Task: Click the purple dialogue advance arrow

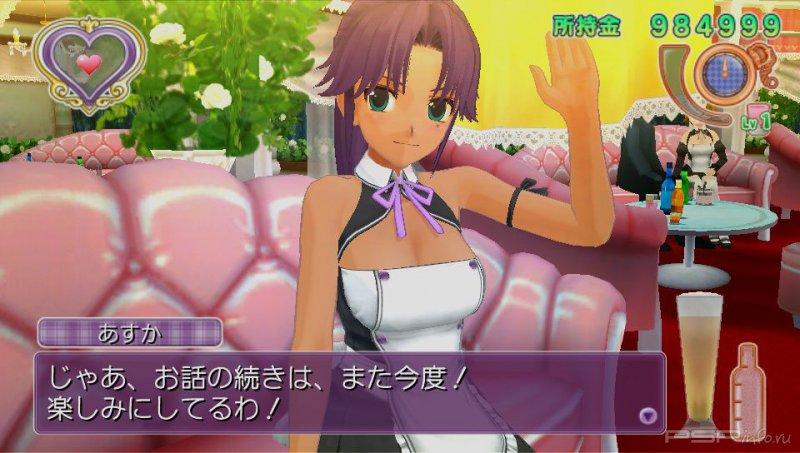Action: pyautogui.click(x=648, y=413)
